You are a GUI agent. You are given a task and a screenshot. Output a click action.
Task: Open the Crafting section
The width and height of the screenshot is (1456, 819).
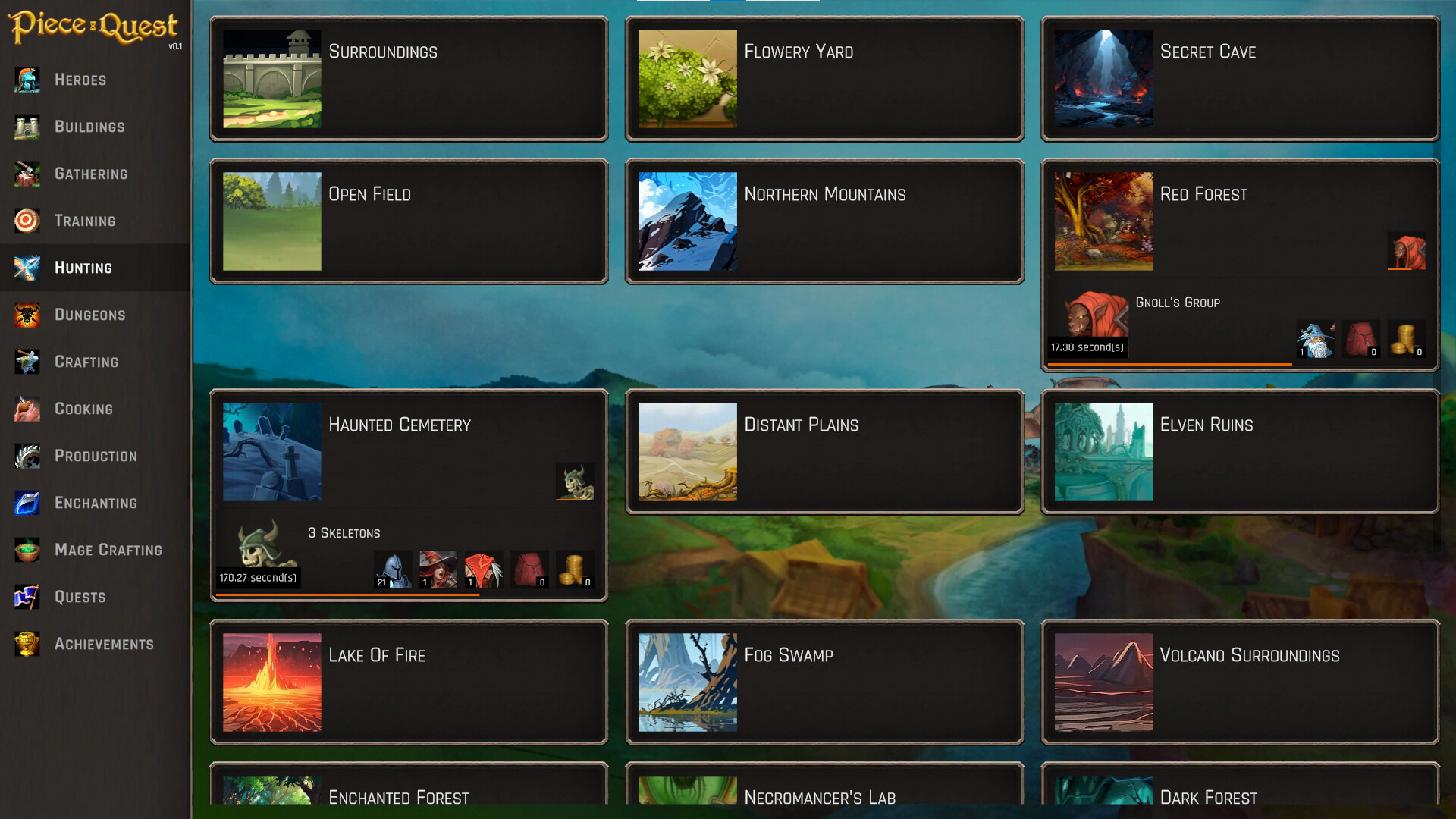[x=86, y=362]
